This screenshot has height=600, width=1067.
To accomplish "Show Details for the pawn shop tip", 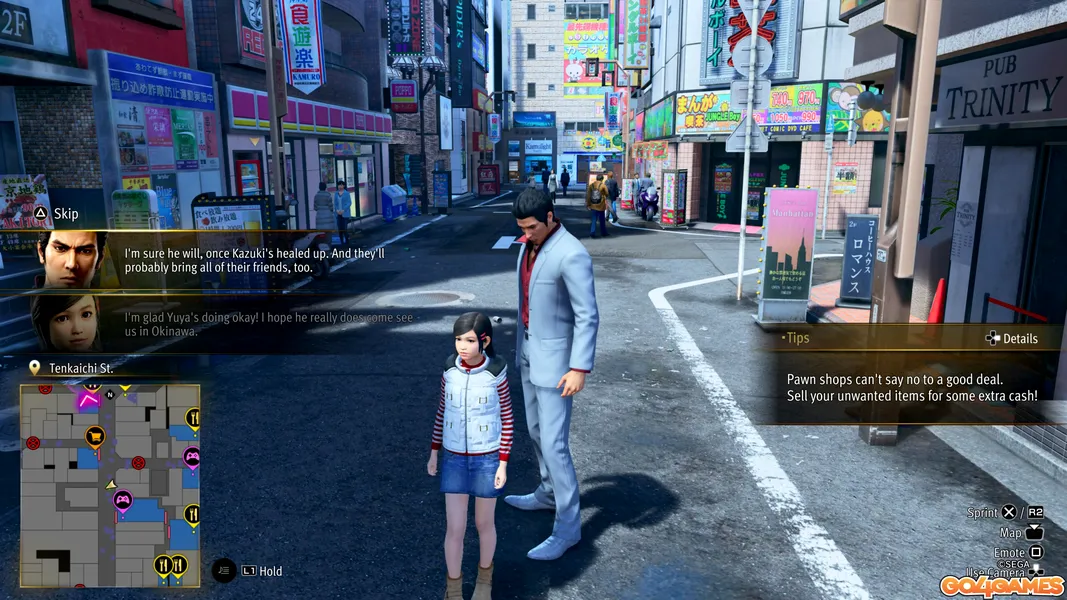I will pos(1011,338).
